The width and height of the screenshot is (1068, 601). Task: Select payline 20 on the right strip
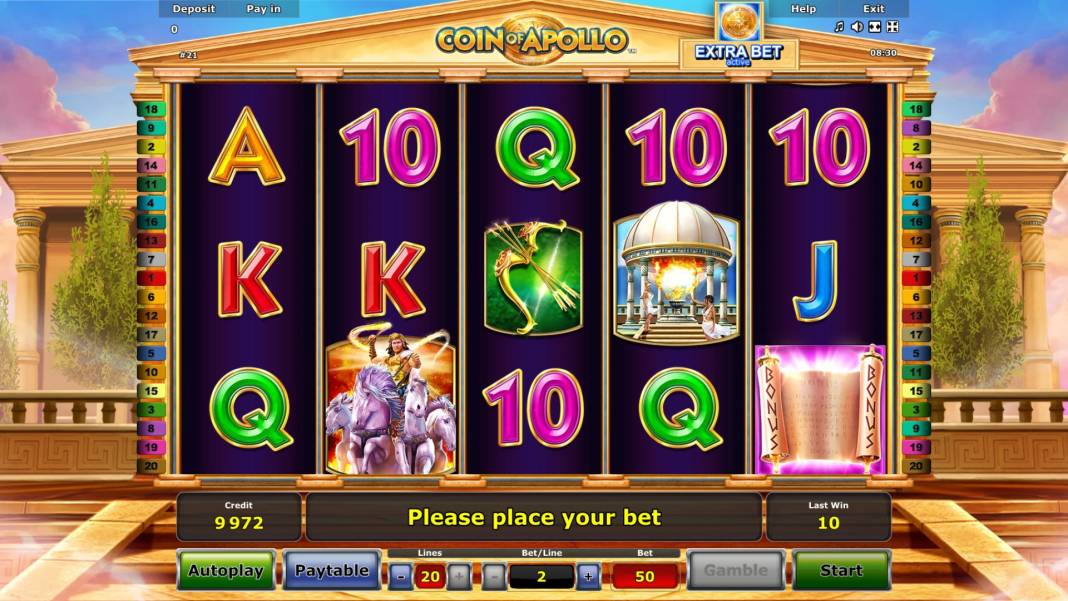coord(915,466)
